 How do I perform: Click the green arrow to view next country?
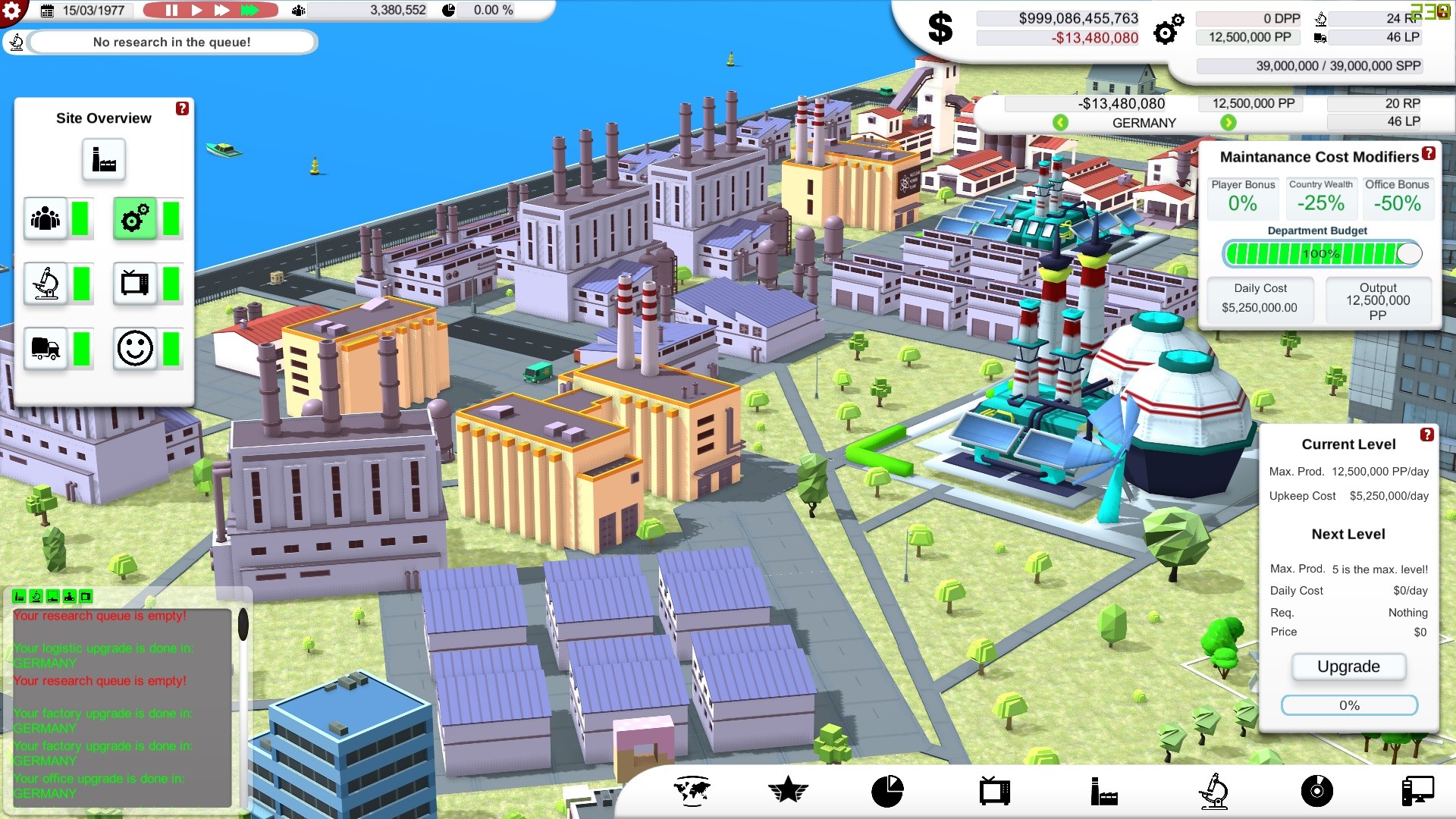coord(1229,122)
